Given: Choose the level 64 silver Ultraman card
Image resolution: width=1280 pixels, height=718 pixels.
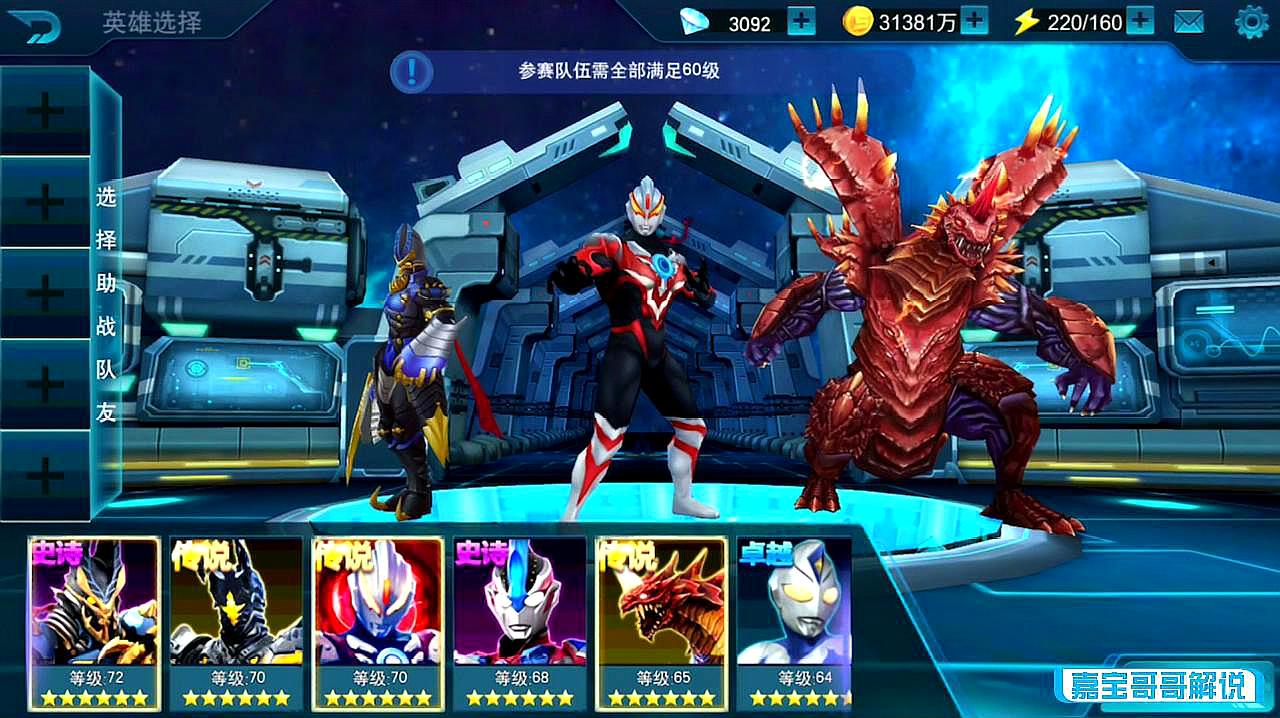Looking at the screenshot, I should (x=795, y=620).
